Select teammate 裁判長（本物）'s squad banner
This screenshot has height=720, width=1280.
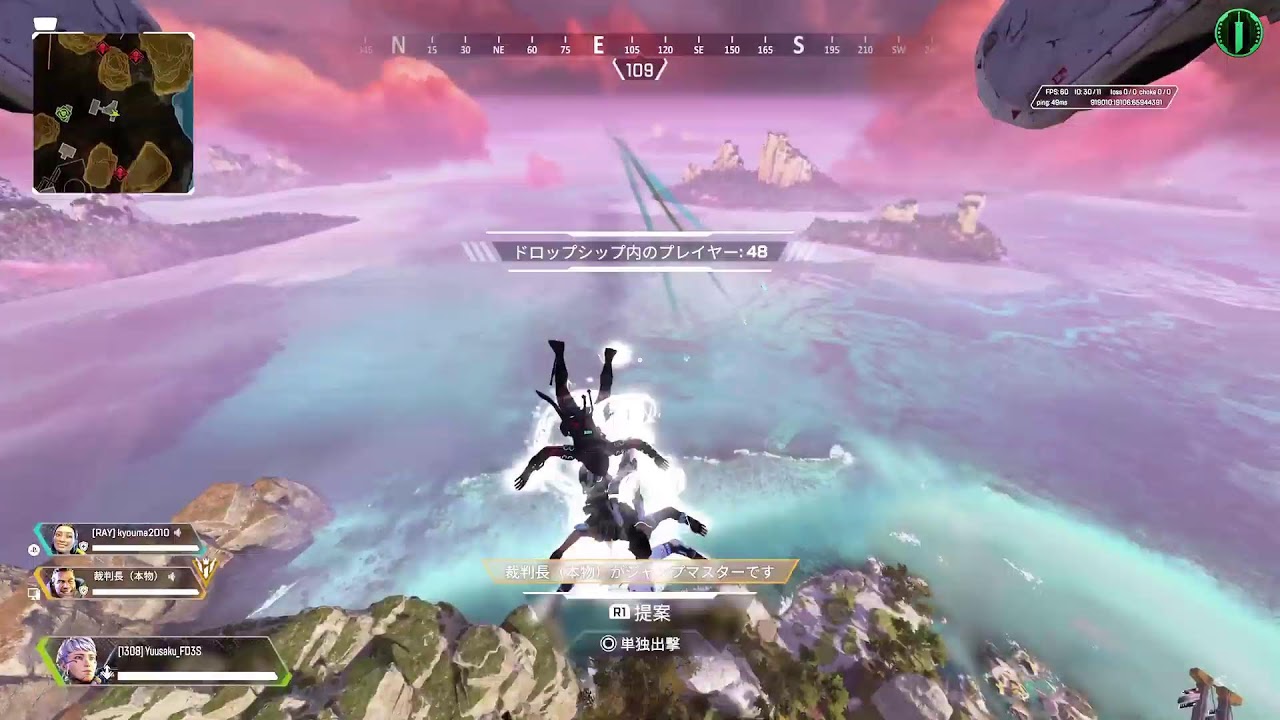click(x=121, y=582)
